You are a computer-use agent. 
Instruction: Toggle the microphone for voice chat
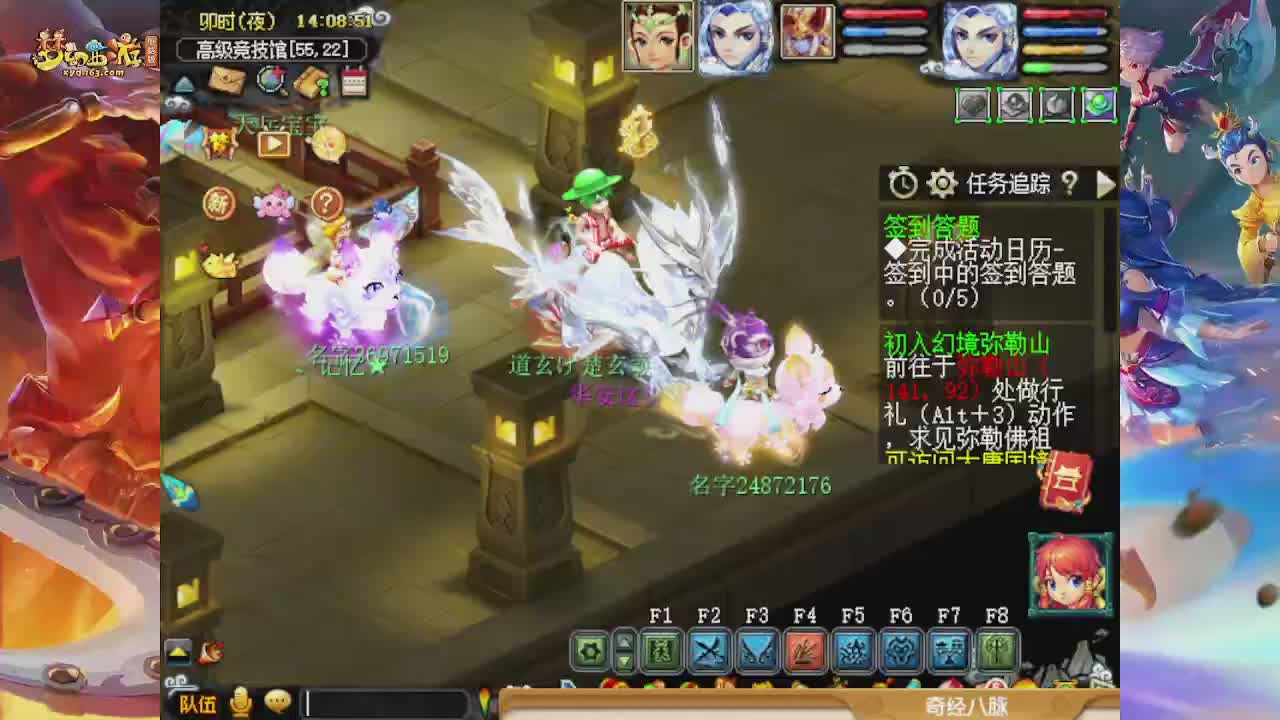click(238, 703)
